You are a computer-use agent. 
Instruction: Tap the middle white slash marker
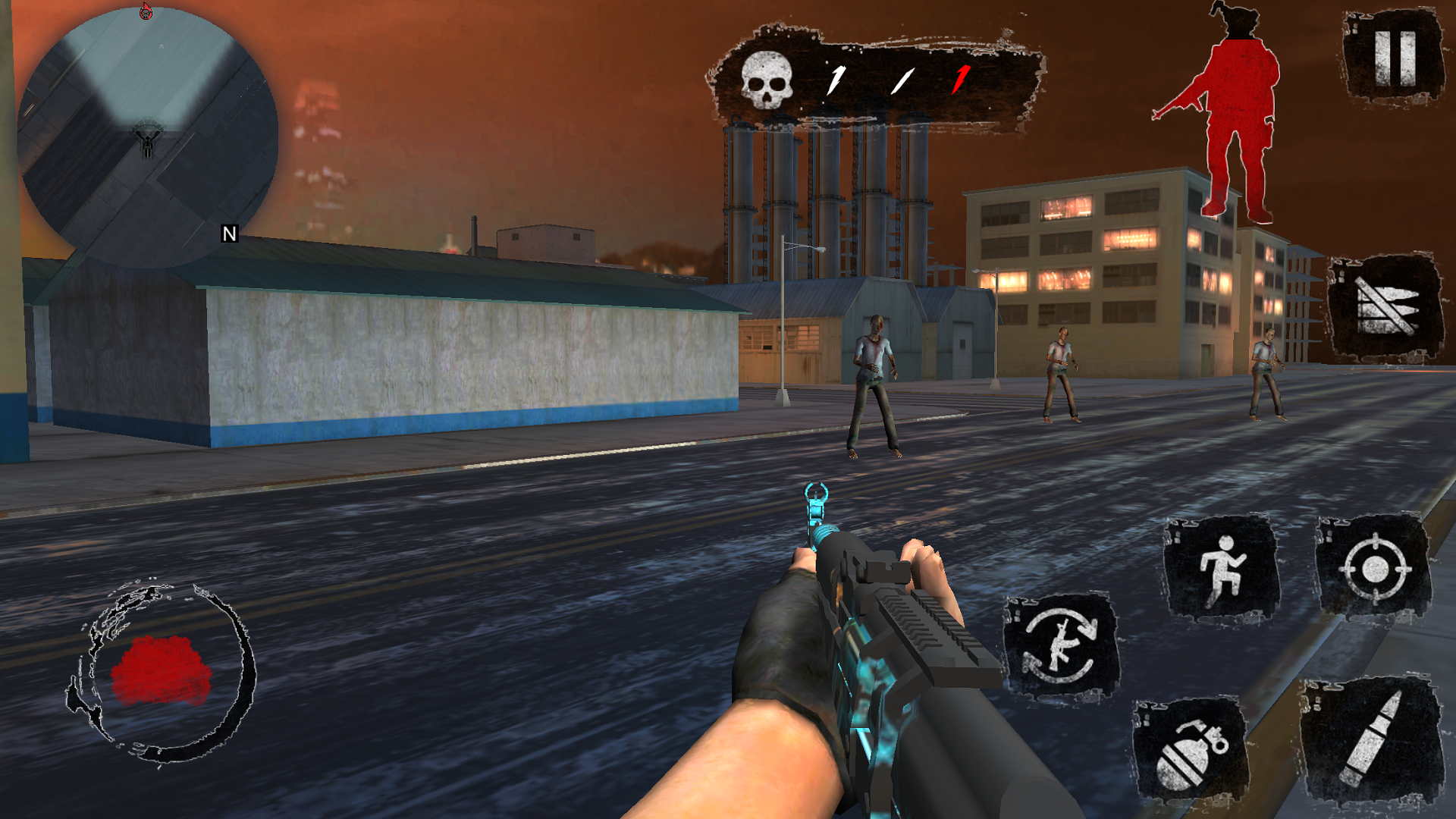coord(901,78)
